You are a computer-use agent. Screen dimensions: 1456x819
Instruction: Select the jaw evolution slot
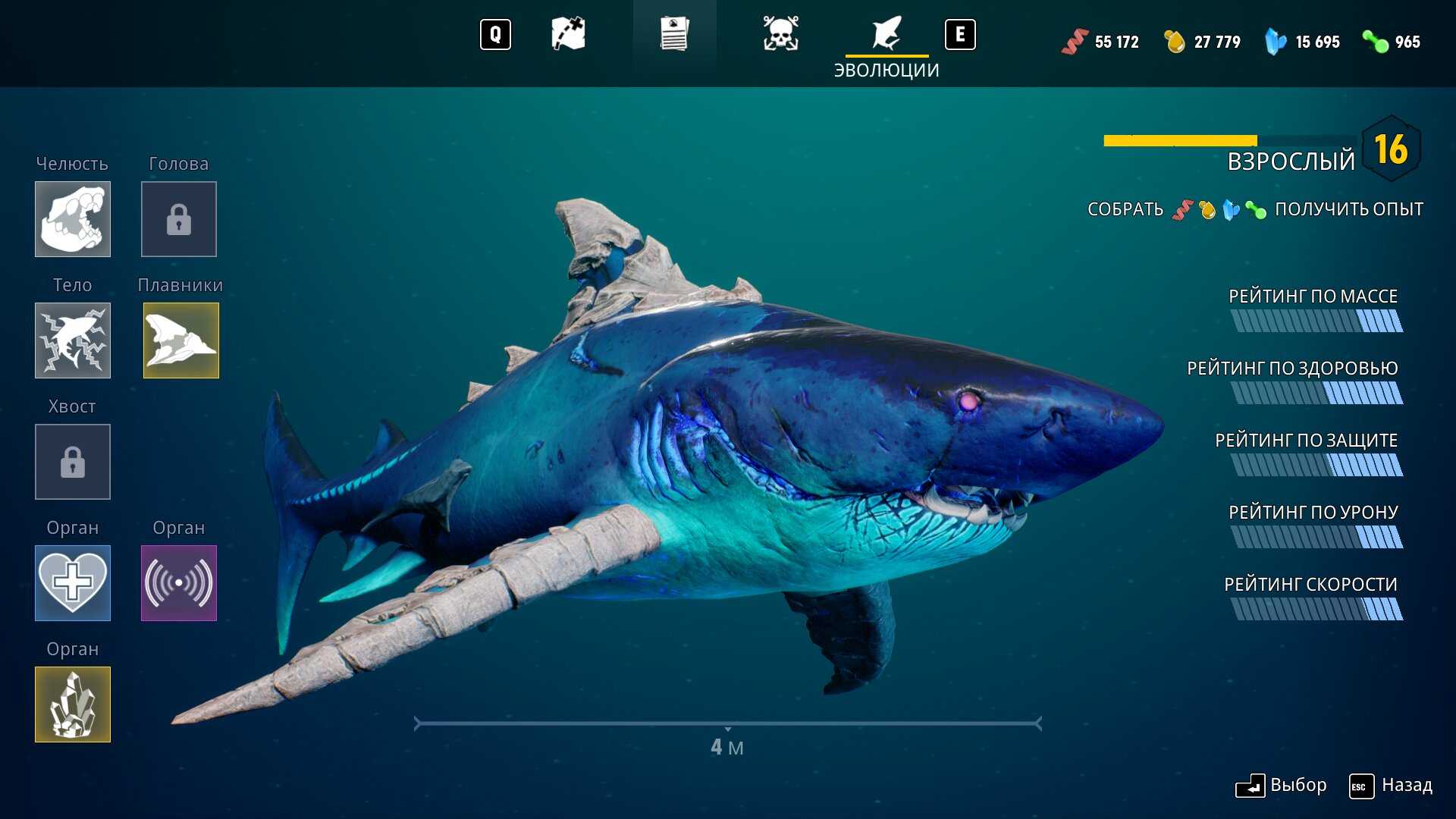[73, 219]
